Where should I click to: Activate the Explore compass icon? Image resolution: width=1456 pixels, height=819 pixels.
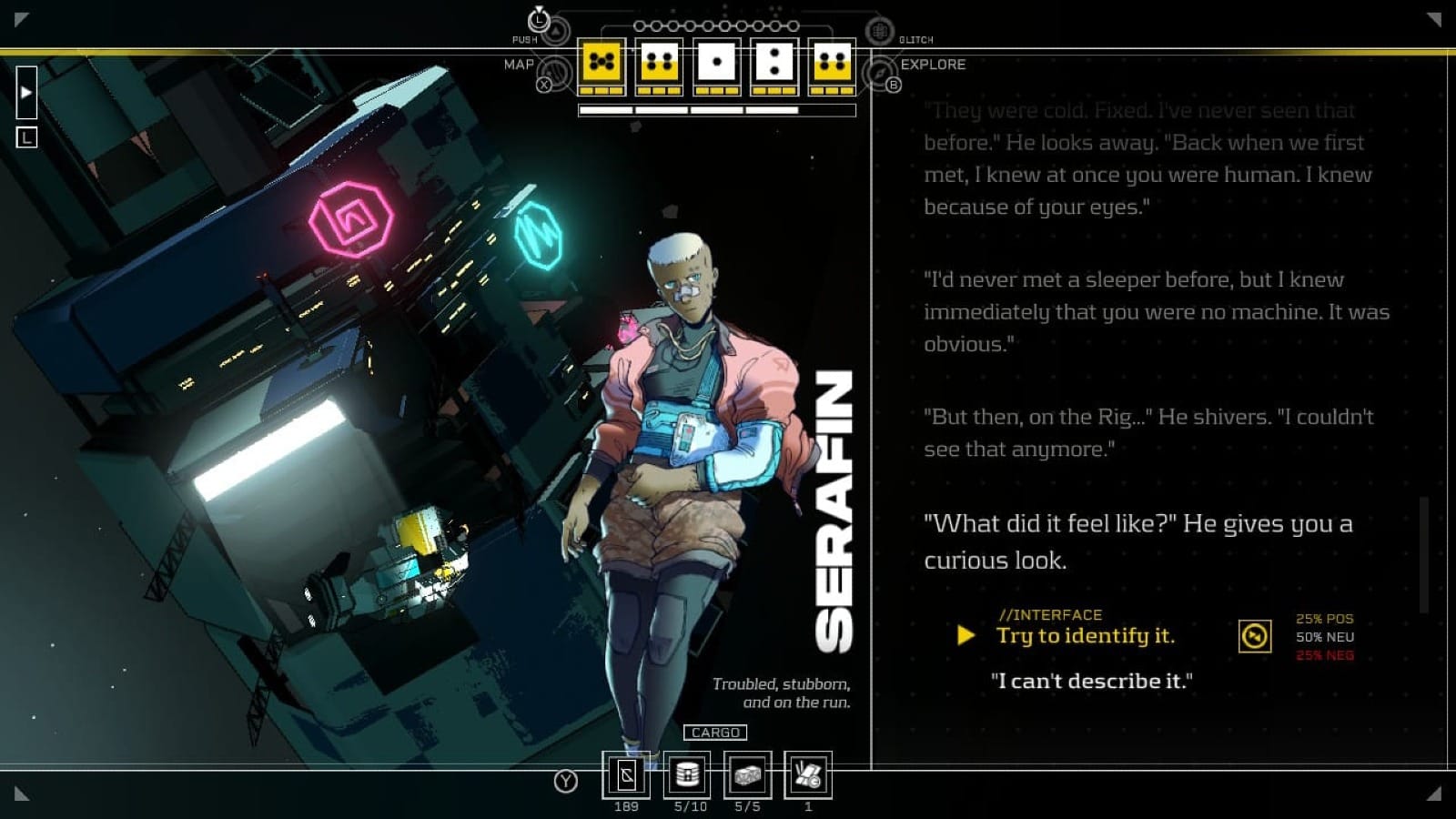click(x=880, y=72)
